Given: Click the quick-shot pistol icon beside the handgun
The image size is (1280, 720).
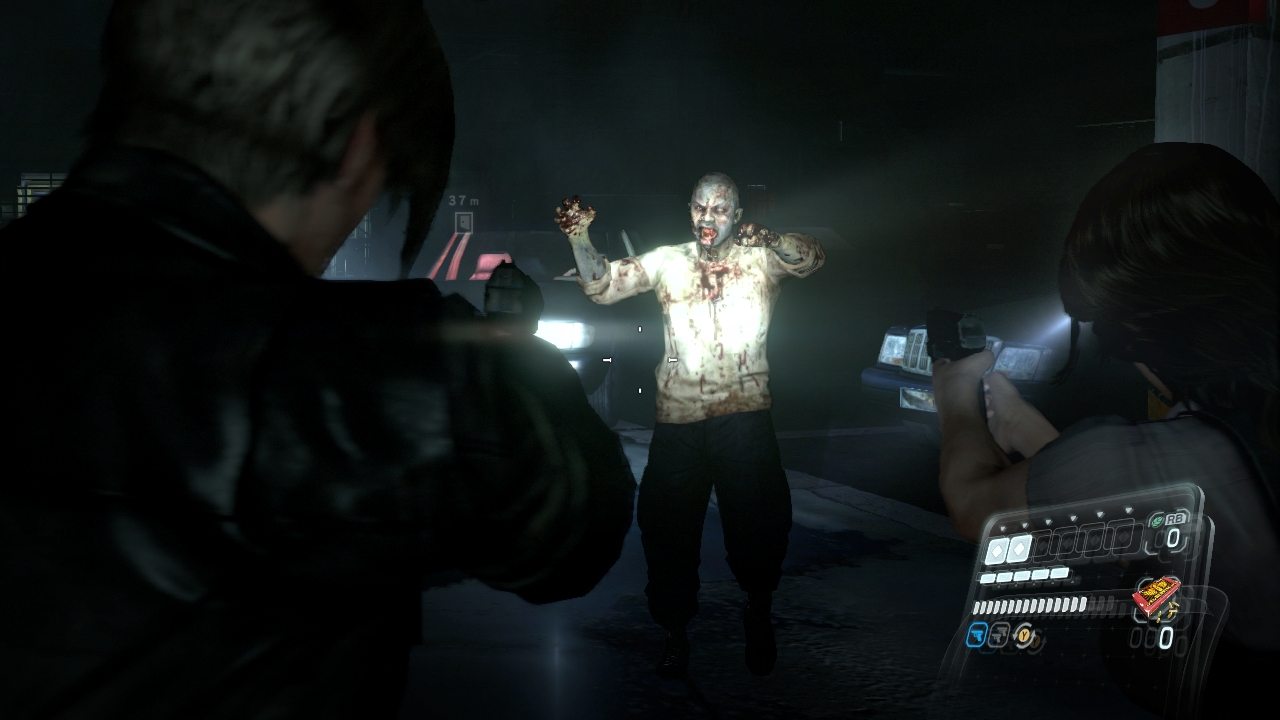Looking at the screenshot, I should [x=997, y=636].
